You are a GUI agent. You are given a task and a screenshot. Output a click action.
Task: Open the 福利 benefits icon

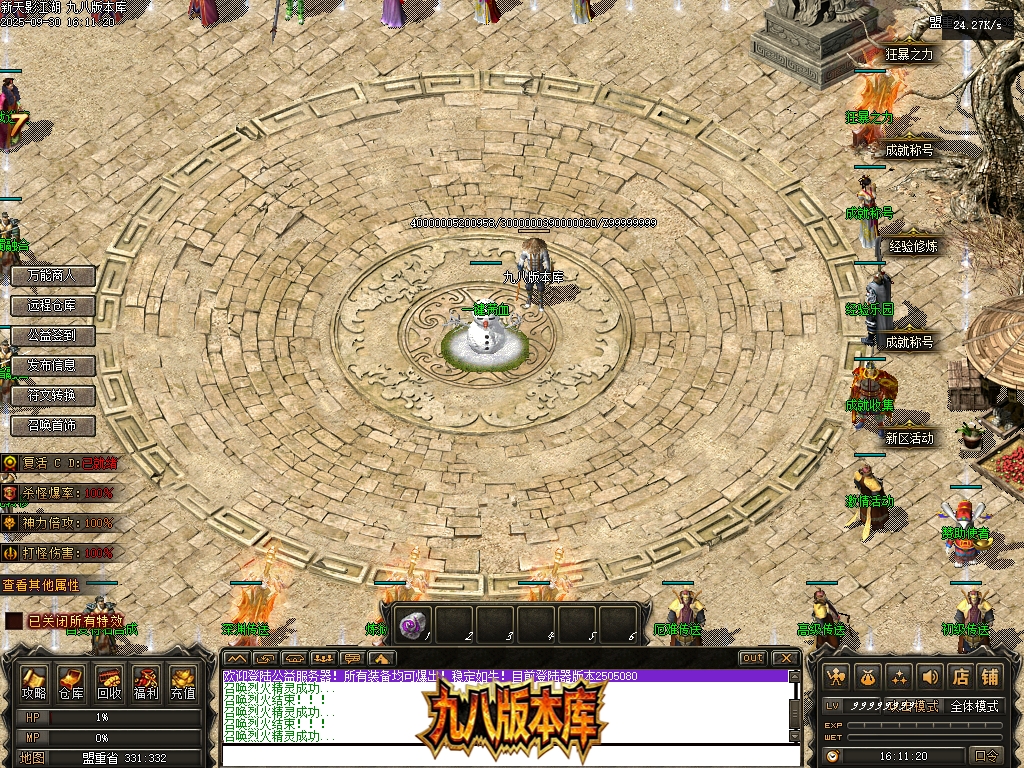[x=145, y=681]
